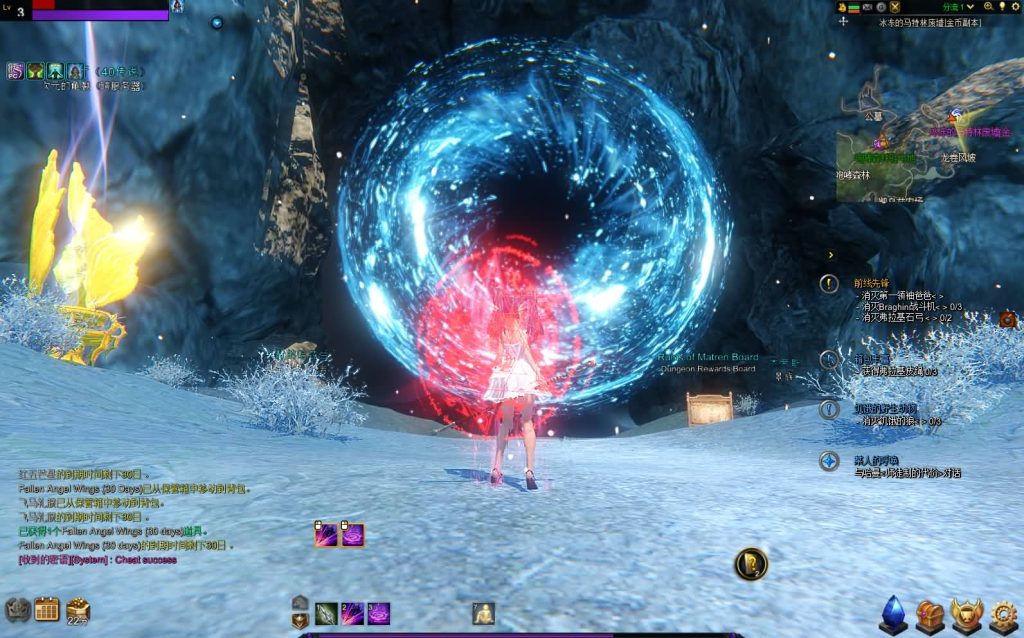Viewport: 1024px width, 638px height.
Task: Open the settings gear above the minimap
Action: (1017, 7)
